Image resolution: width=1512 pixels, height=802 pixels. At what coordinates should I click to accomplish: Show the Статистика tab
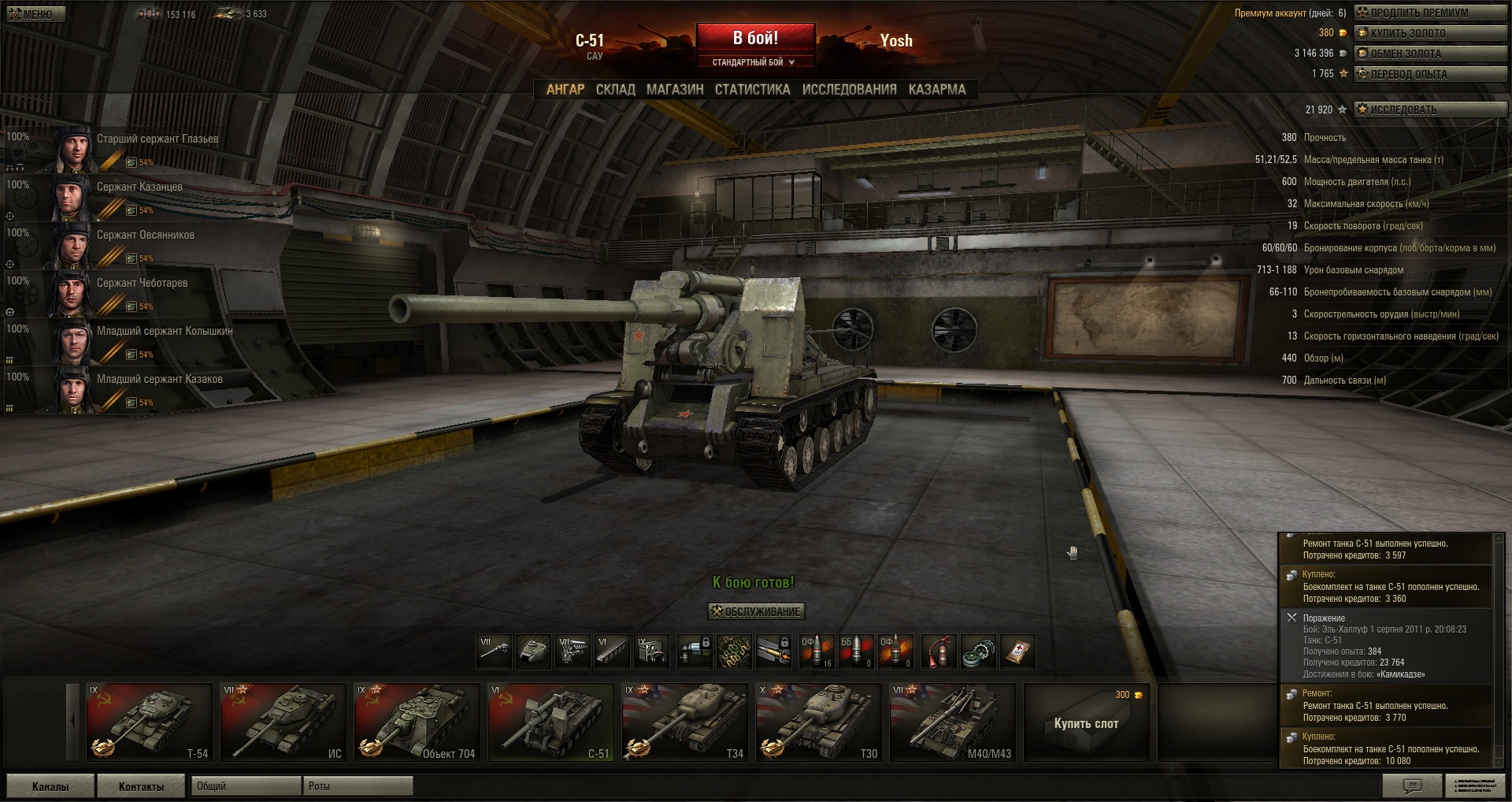[x=752, y=90]
